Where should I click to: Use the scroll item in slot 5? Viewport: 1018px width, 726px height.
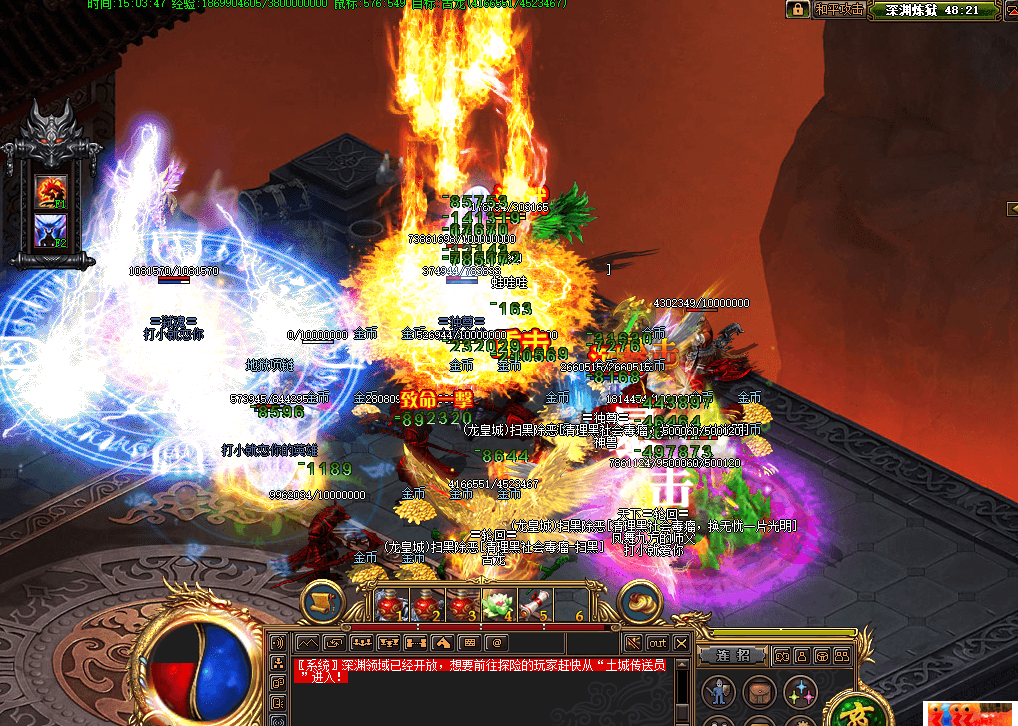[535, 603]
